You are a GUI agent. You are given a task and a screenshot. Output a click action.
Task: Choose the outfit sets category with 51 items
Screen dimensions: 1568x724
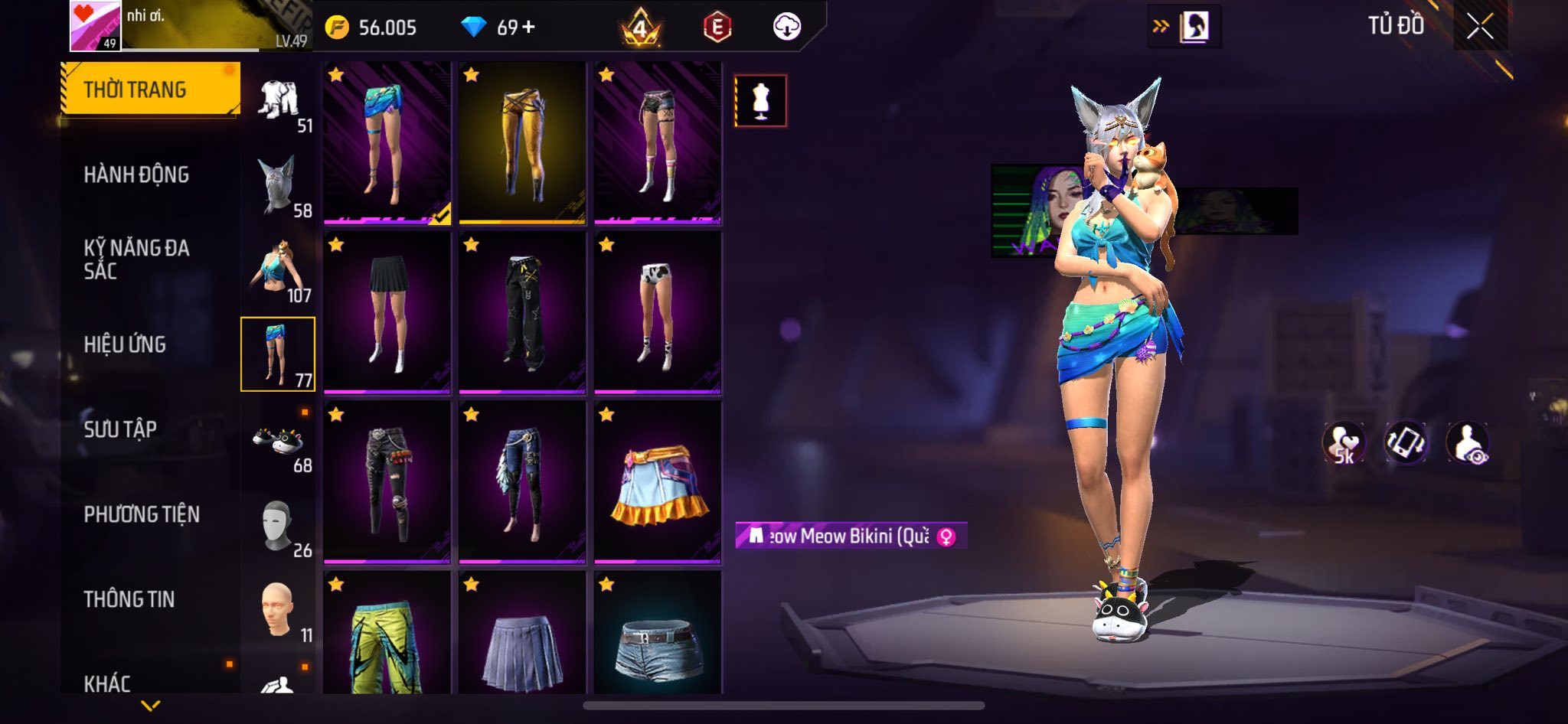pyautogui.click(x=279, y=103)
